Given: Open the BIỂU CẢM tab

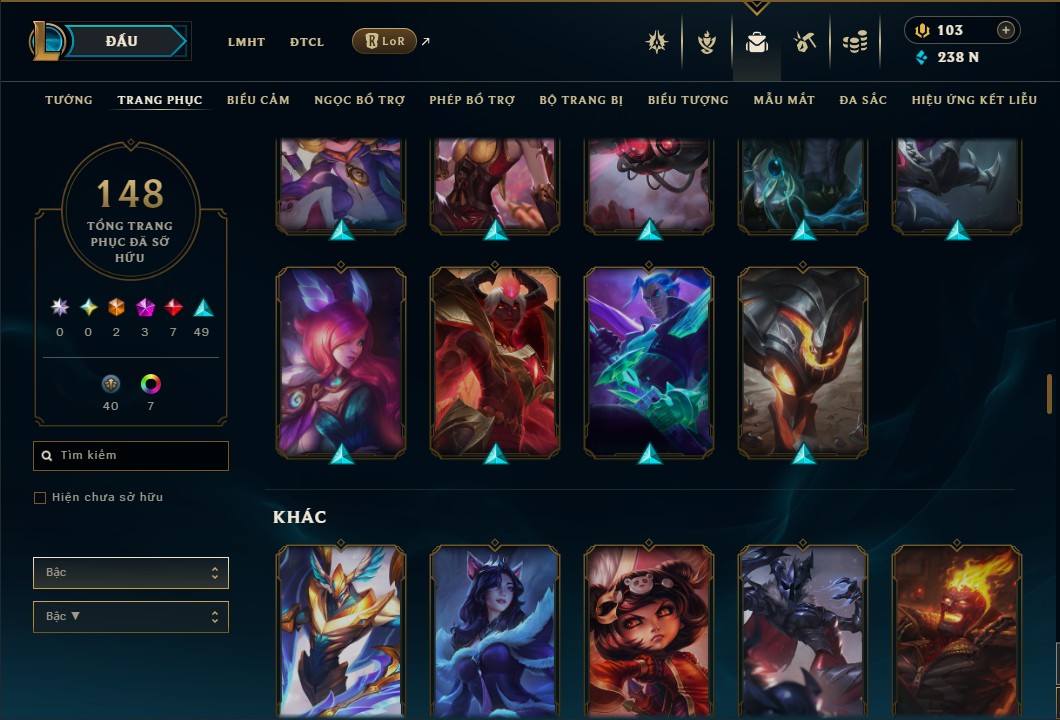Looking at the screenshot, I should 258,100.
